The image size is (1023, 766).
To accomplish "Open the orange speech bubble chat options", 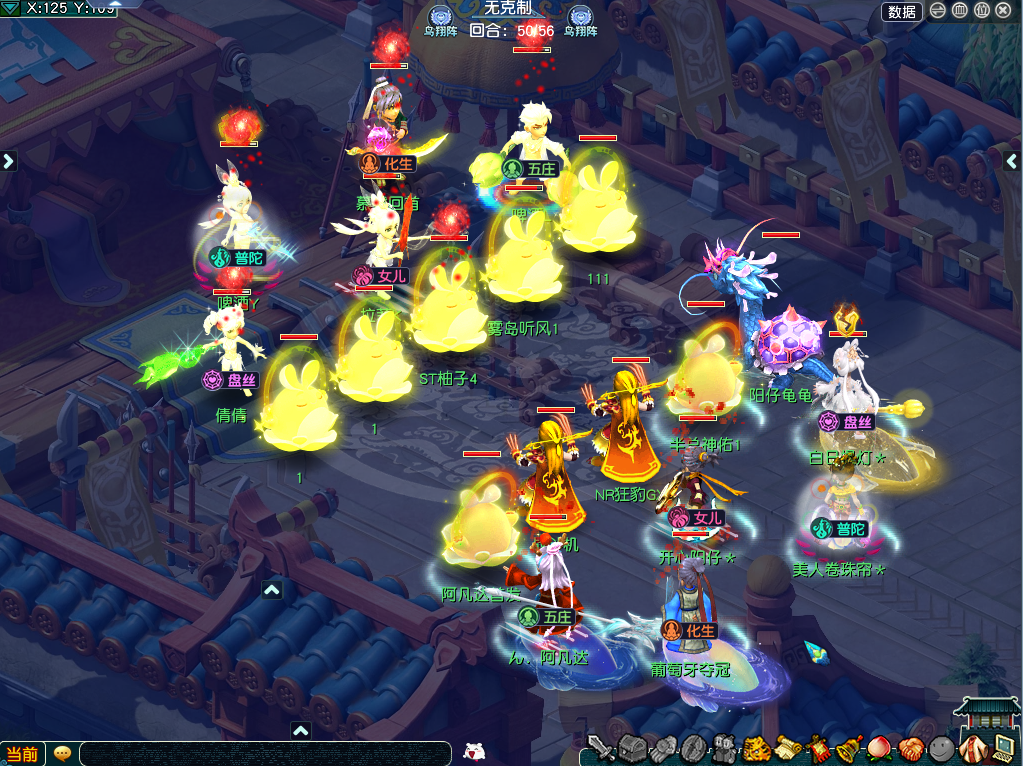I will pyautogui.click(x=62, y=753).
